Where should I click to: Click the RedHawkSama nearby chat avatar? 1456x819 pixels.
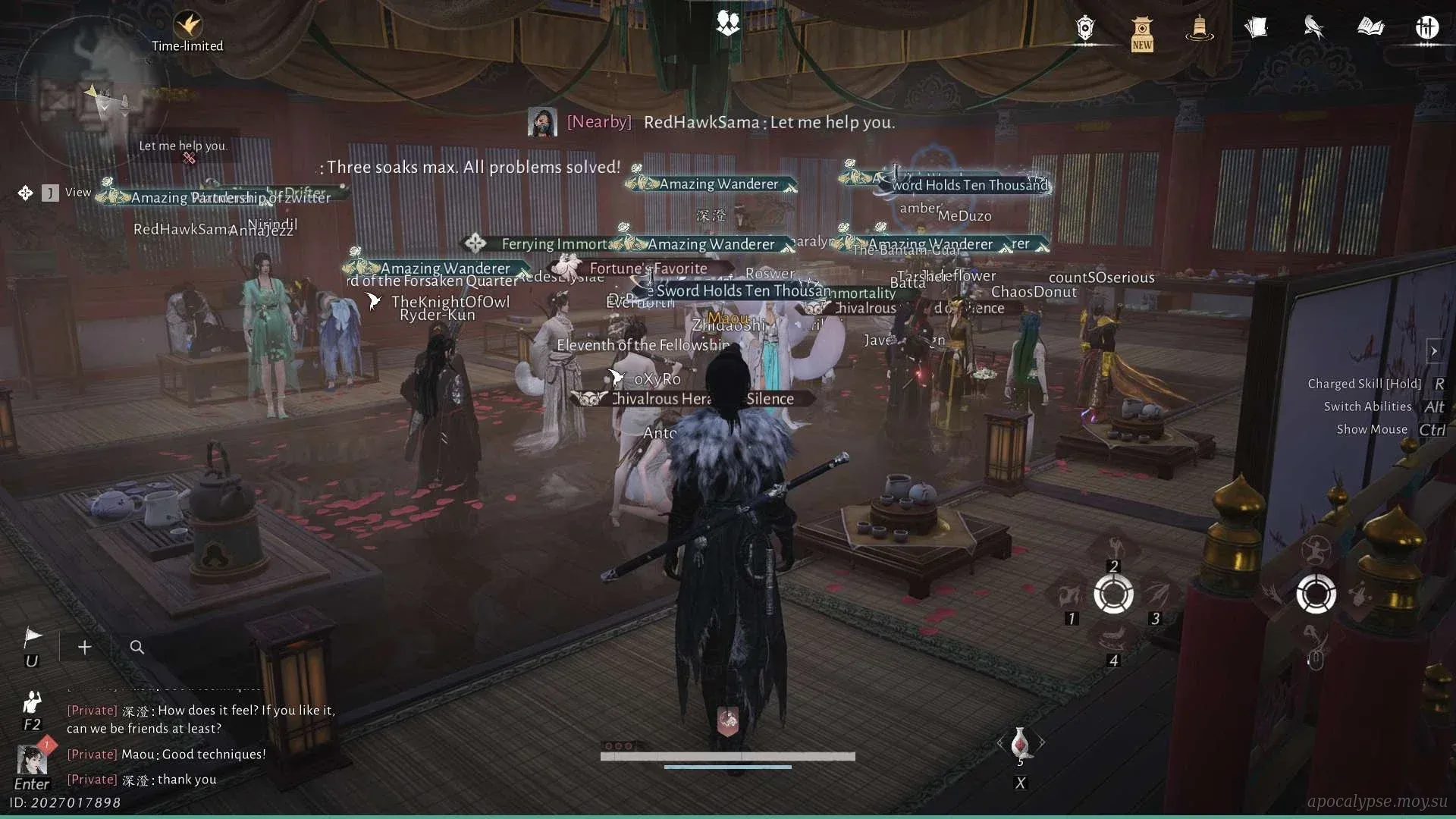click(x=542, y=122)
